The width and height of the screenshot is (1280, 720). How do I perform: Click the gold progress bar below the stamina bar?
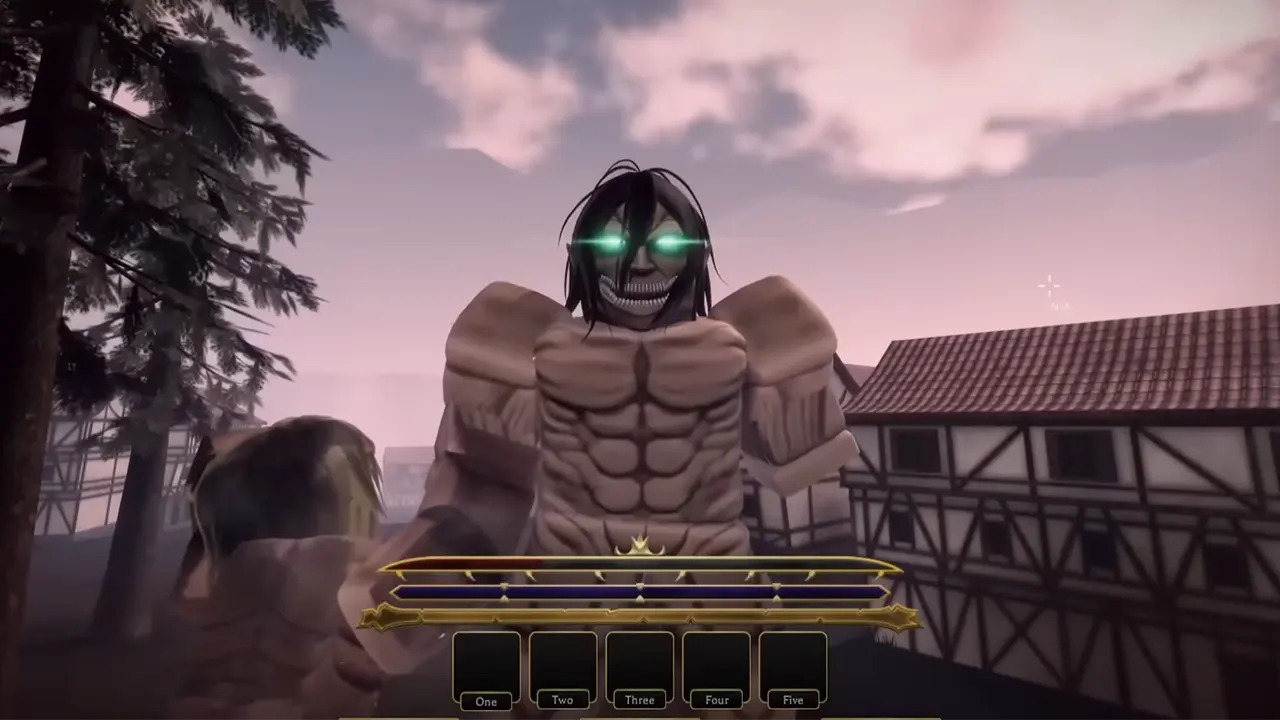640,614
